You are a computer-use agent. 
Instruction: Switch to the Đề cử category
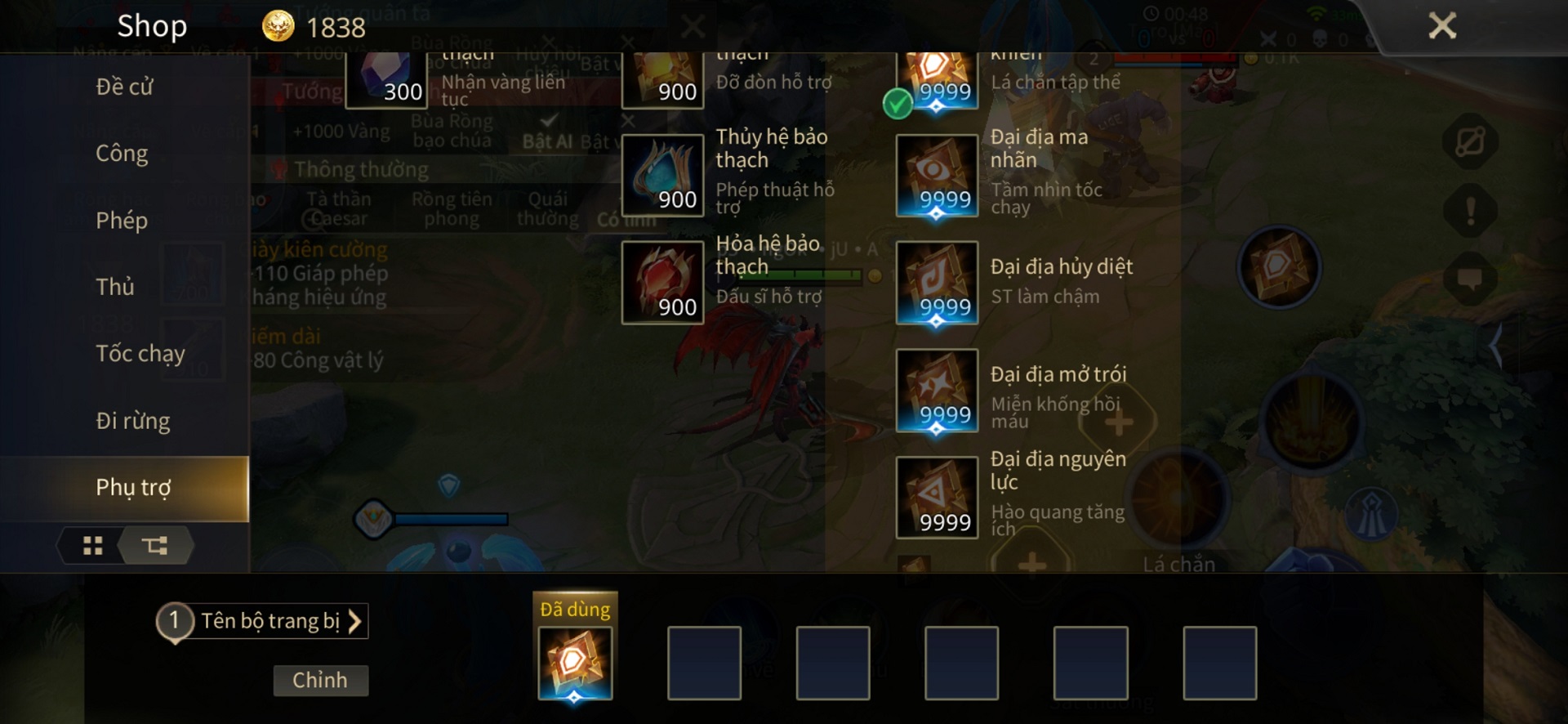[124, 87]
